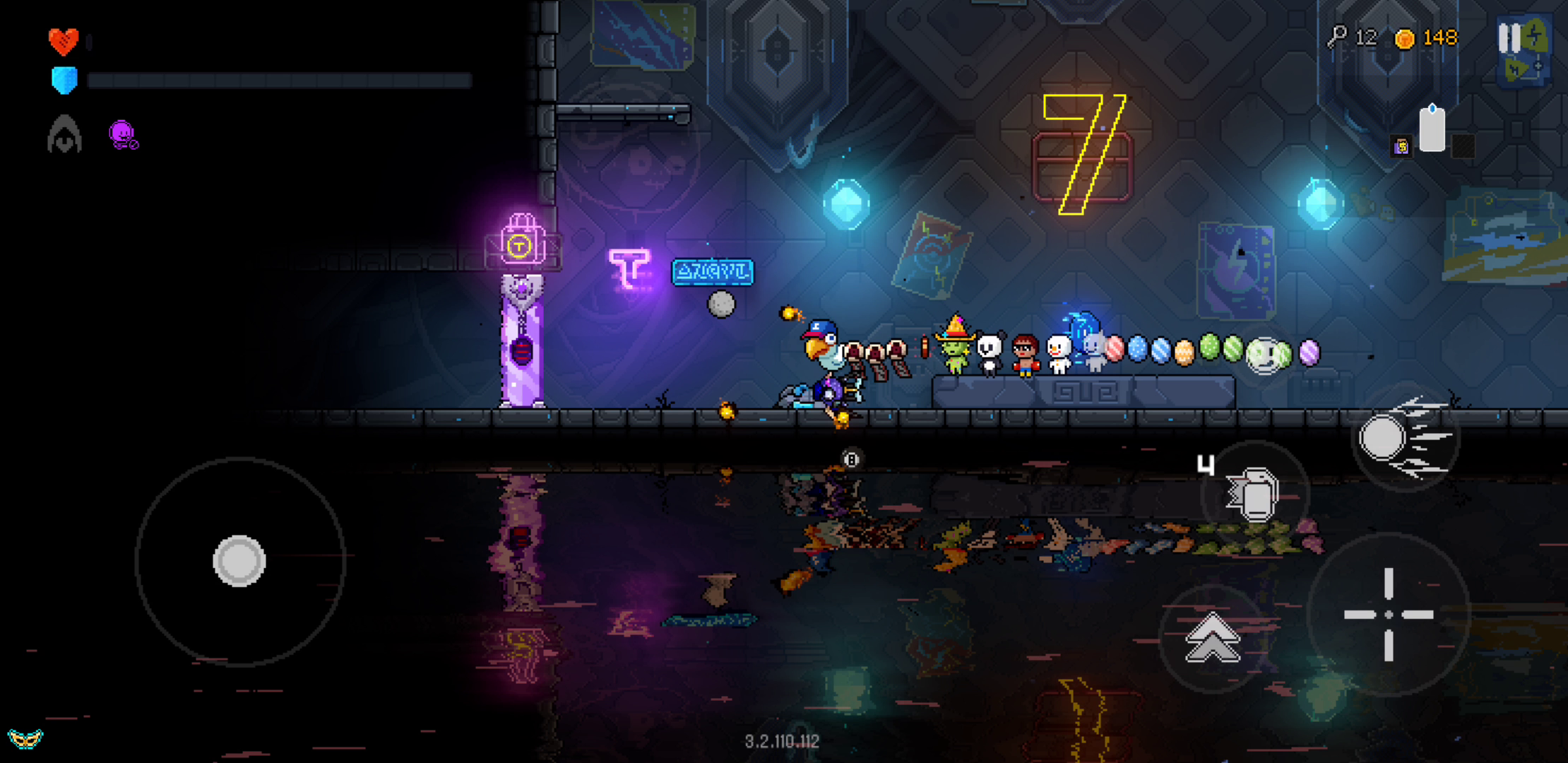Open the minimap at the white room marker
The width and height of the screenshot is (1568, 763).
click(x=1432, y=130)
